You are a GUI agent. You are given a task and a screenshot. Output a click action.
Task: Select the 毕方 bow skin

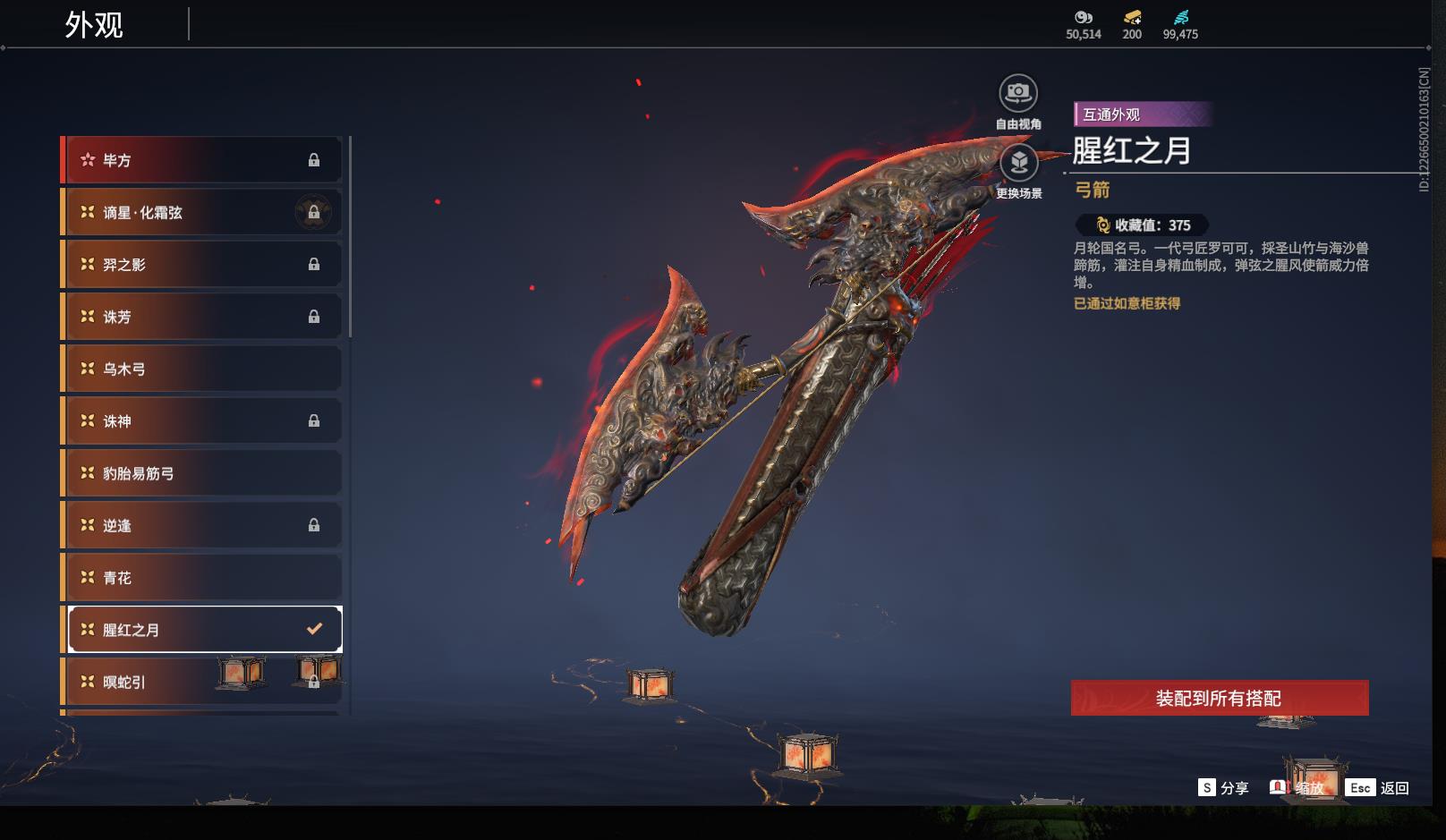[x=202, y=160]
